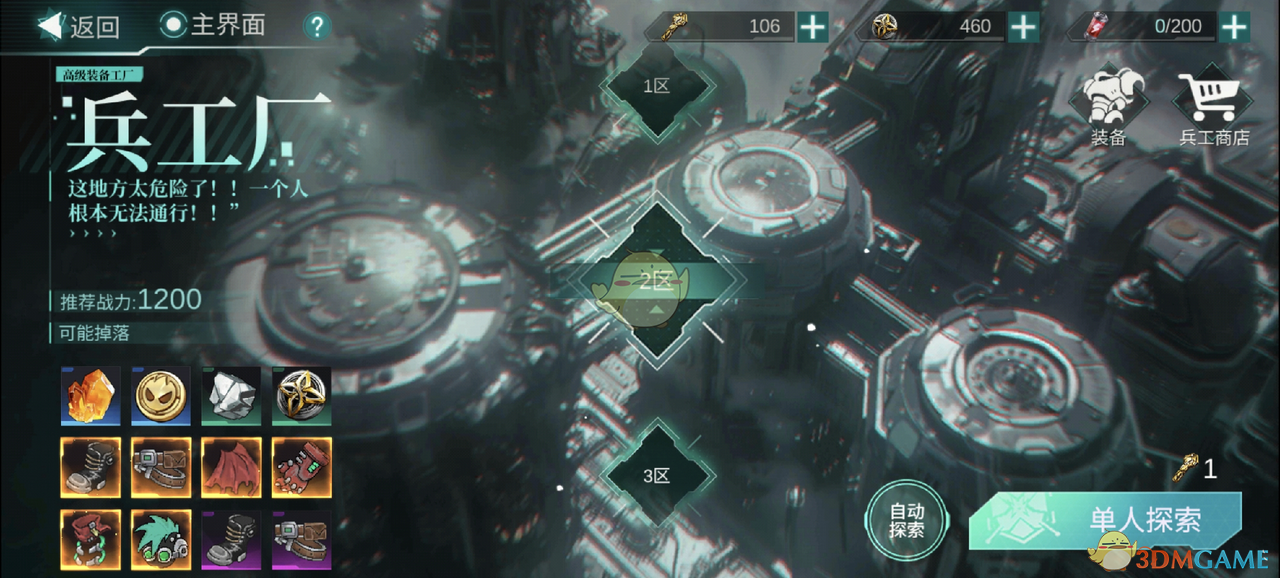Add more gold star coin currency
The image size is (1280, 578).
[x=1023, y=26]
